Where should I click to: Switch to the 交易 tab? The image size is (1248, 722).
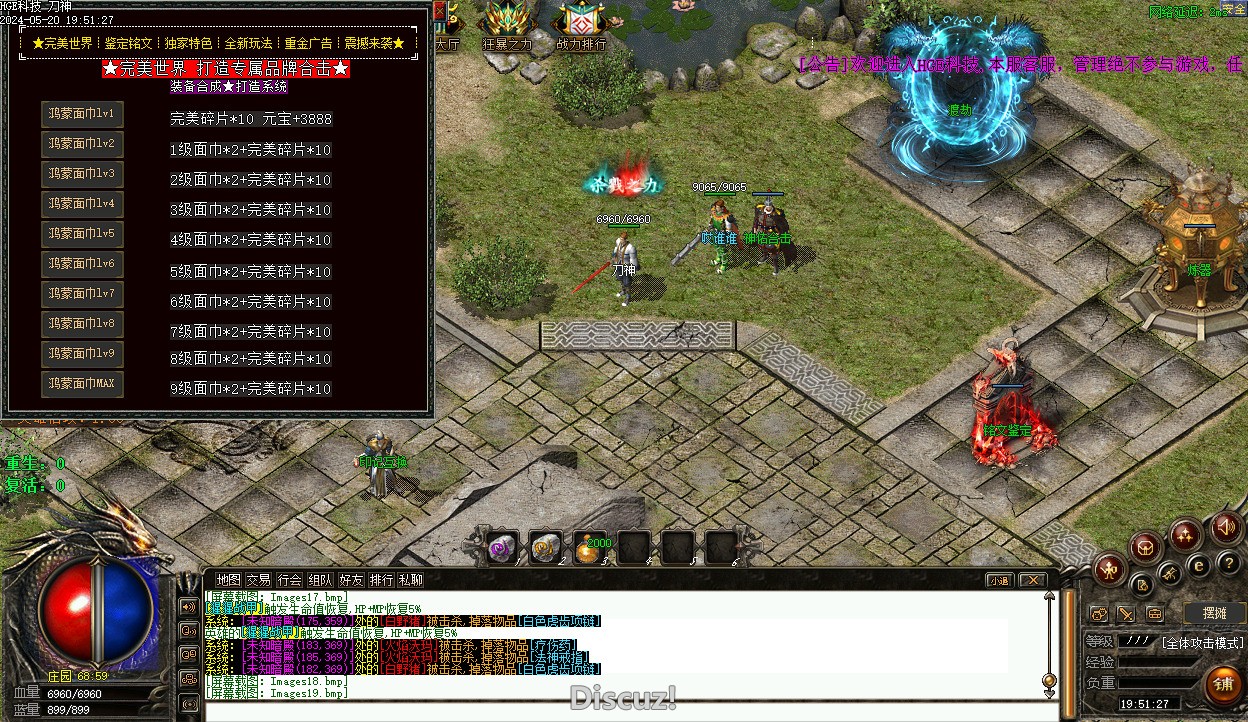pyautogui.click(x=259, y=580)
